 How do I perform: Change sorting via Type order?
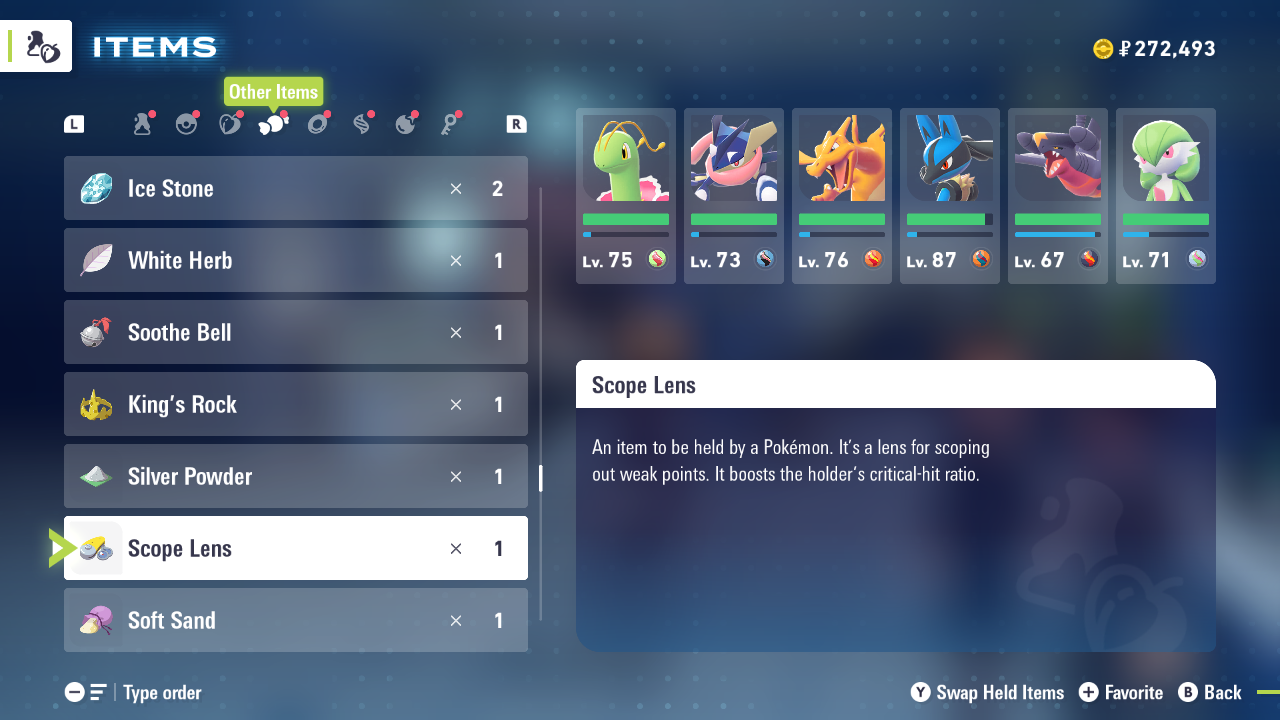pyautogui.click(x=134, y=692)
